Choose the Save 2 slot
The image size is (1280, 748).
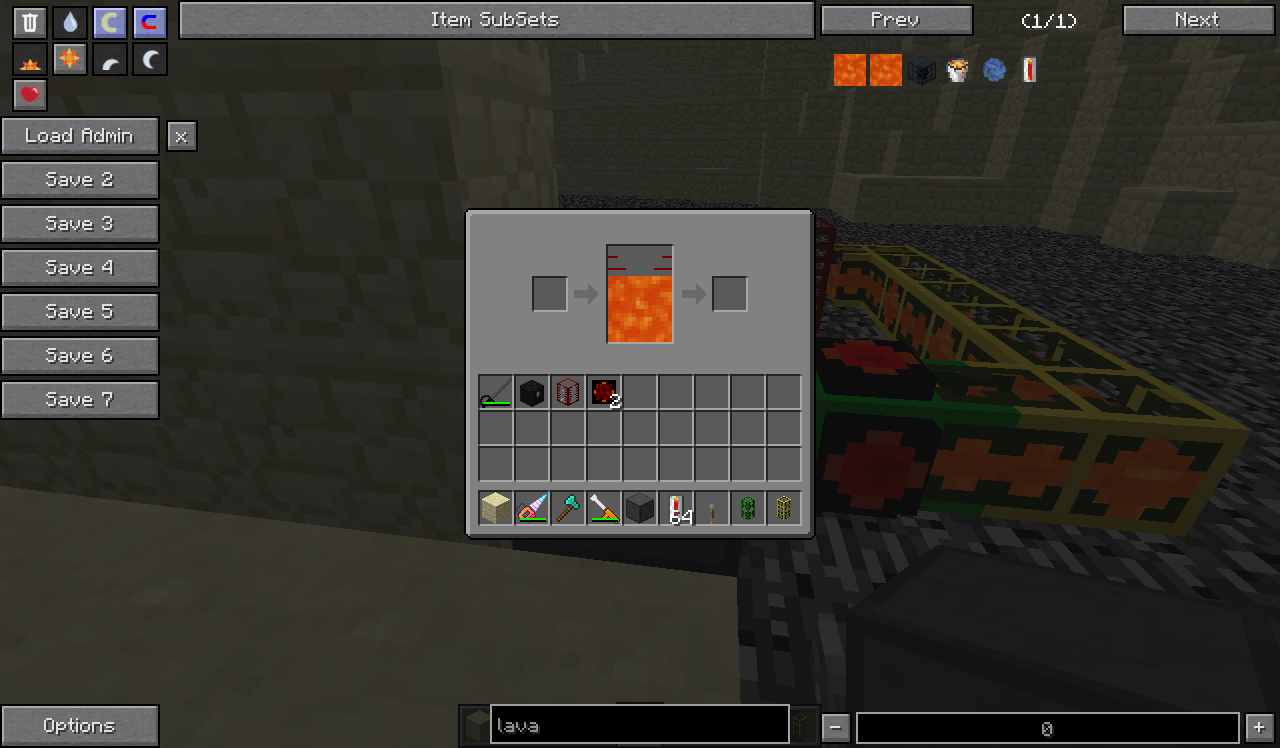pos(80,180)
